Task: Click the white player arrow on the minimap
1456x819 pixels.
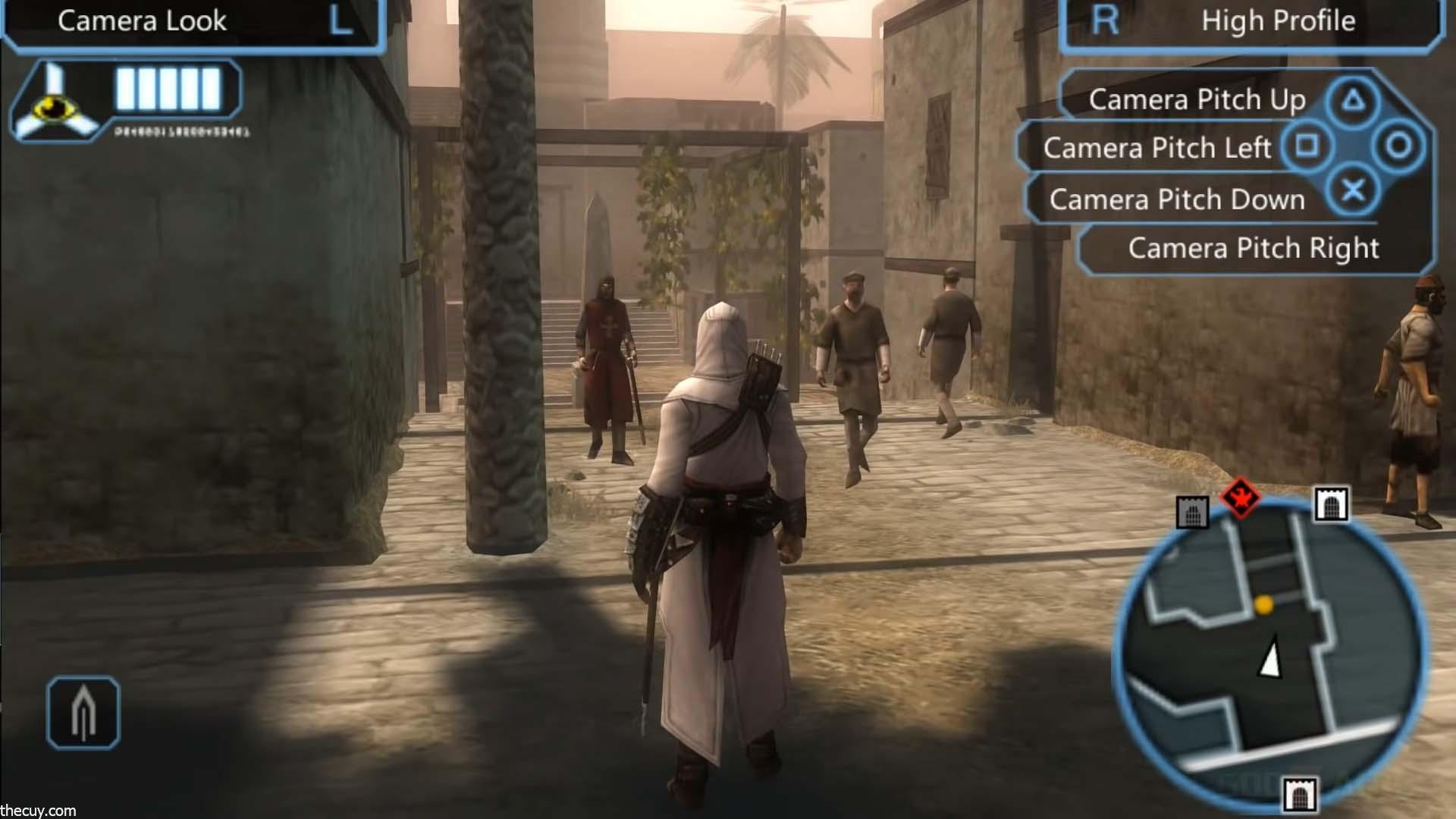Action: coord(1270,657)
